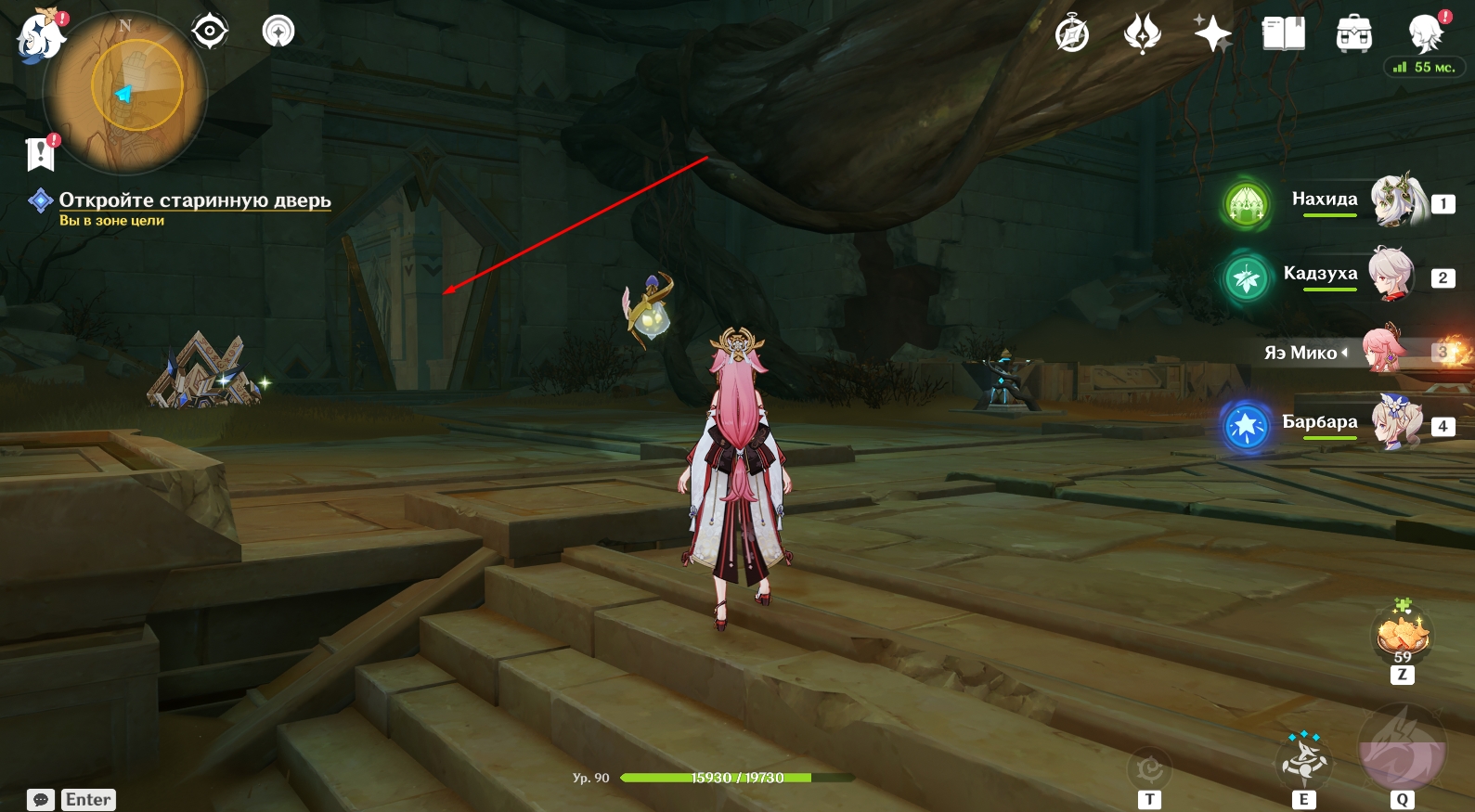The height and width of the screenshot is (812, 1475).
Task: Open the domain entrance icon beside the minimap
Action: point(278,32)
